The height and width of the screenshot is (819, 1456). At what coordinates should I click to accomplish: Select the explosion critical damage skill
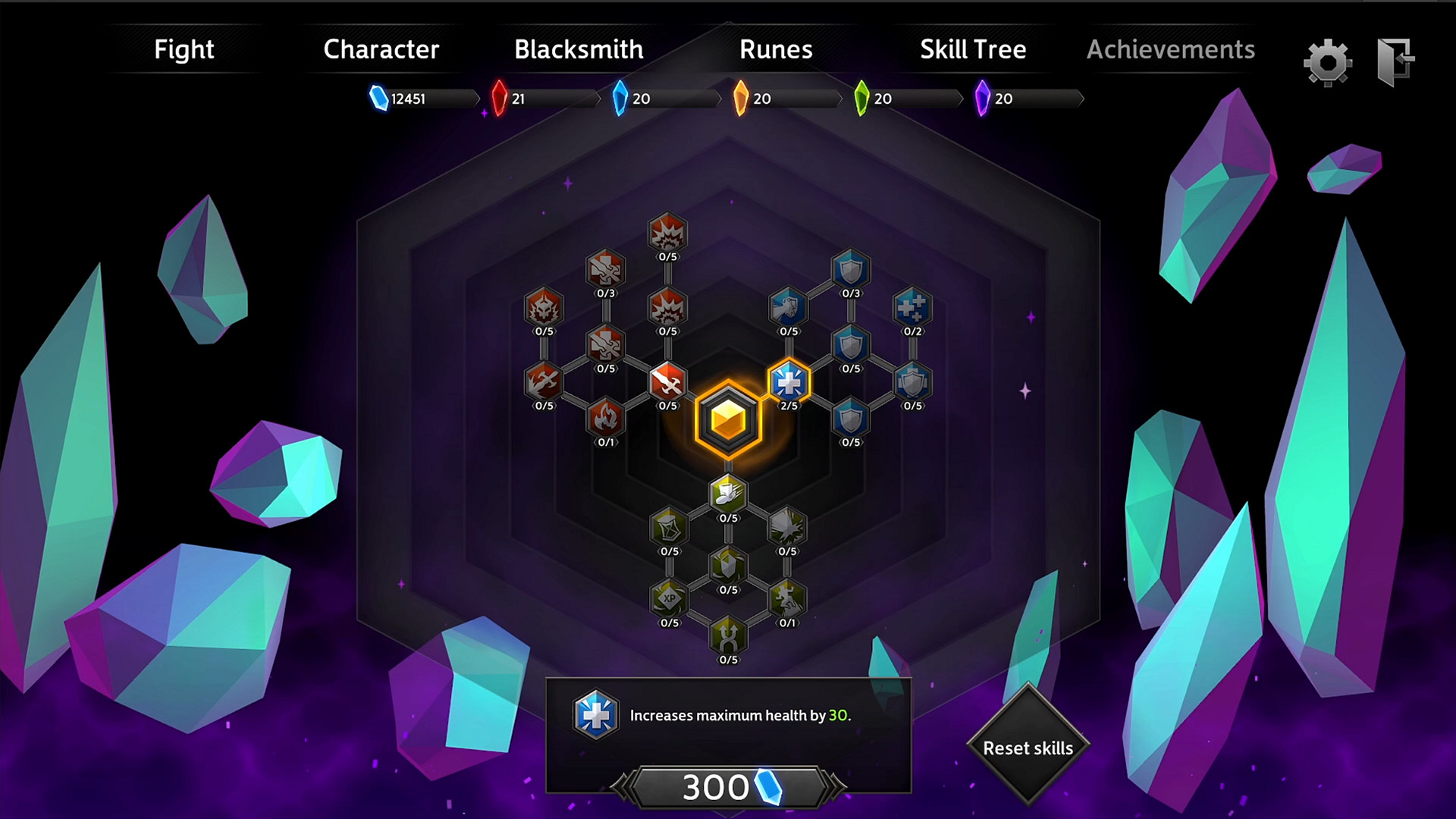pos(666,235)
